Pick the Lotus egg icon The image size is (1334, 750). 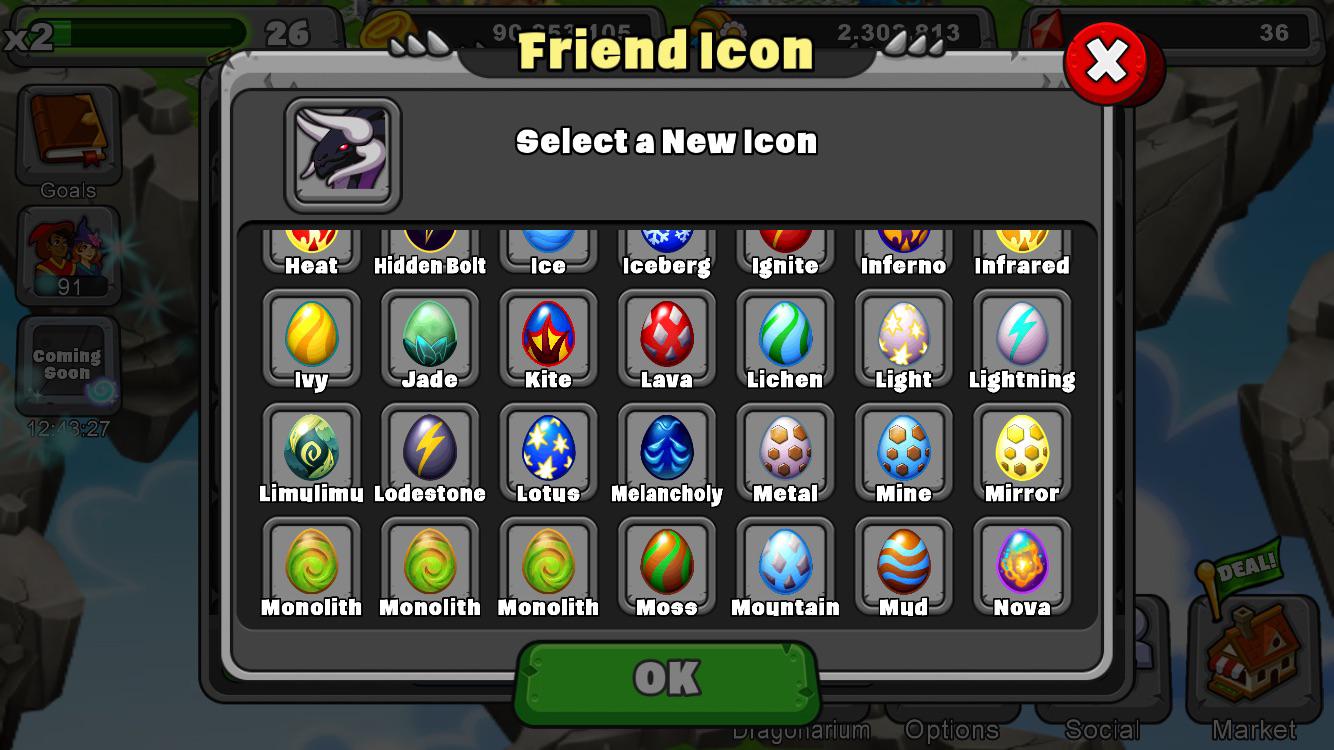point(548,449)
